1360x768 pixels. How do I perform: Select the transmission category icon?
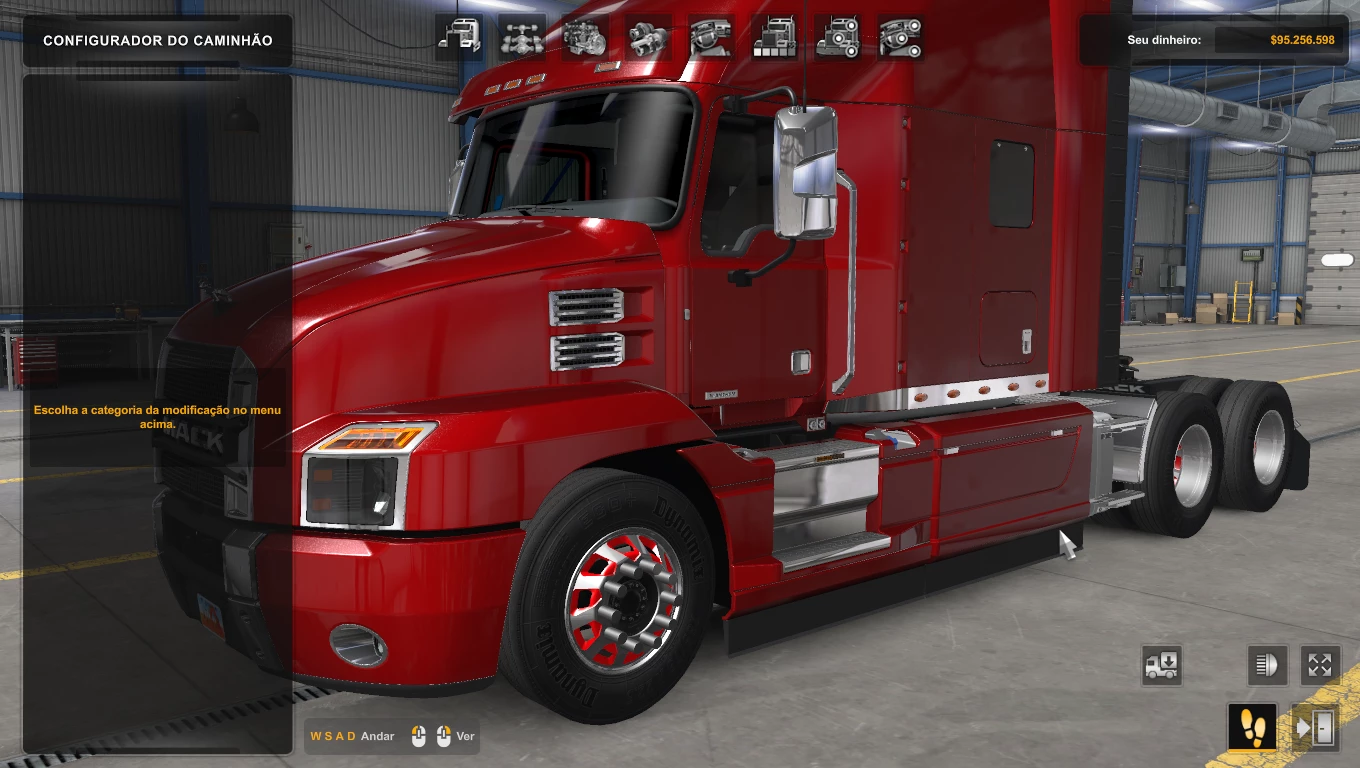pos(649,37)
